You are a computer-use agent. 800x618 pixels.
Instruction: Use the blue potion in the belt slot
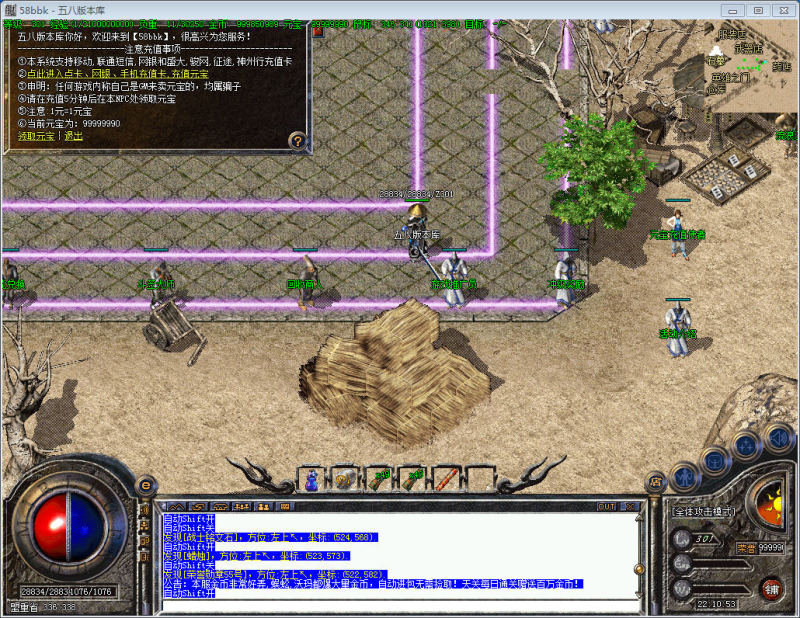pyautogui.click(x=311, y=479)
